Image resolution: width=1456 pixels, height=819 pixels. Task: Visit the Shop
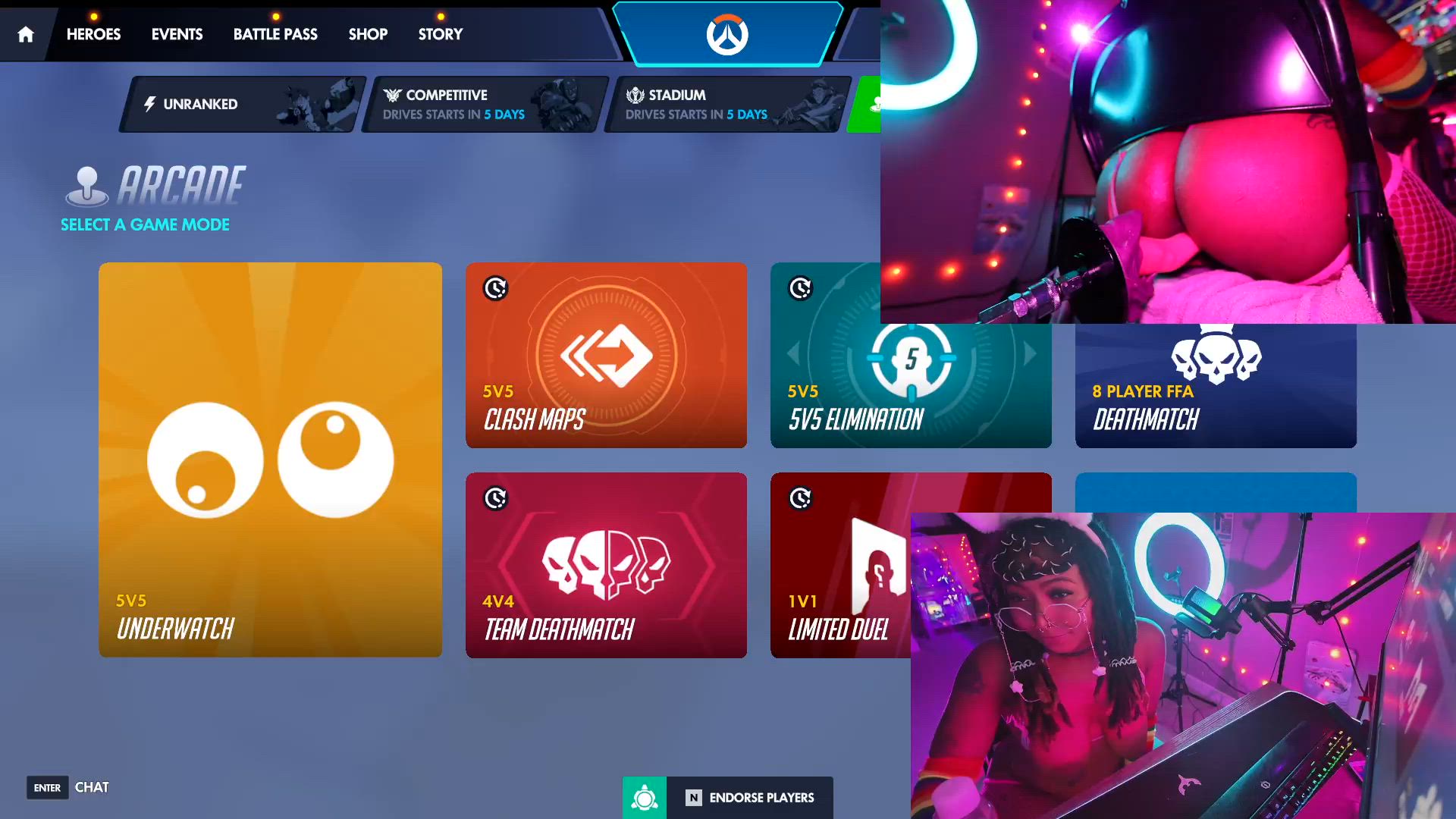tap(368, 34)
